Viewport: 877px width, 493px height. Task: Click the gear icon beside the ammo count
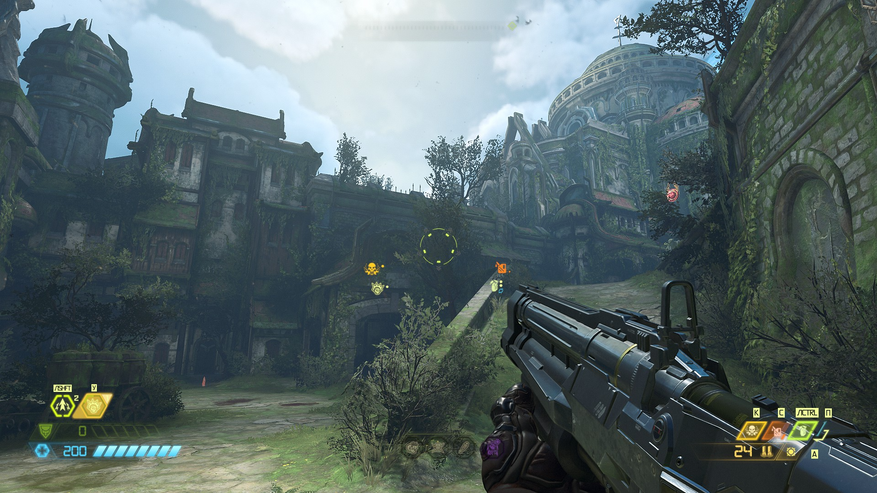(x=792, y=451)
